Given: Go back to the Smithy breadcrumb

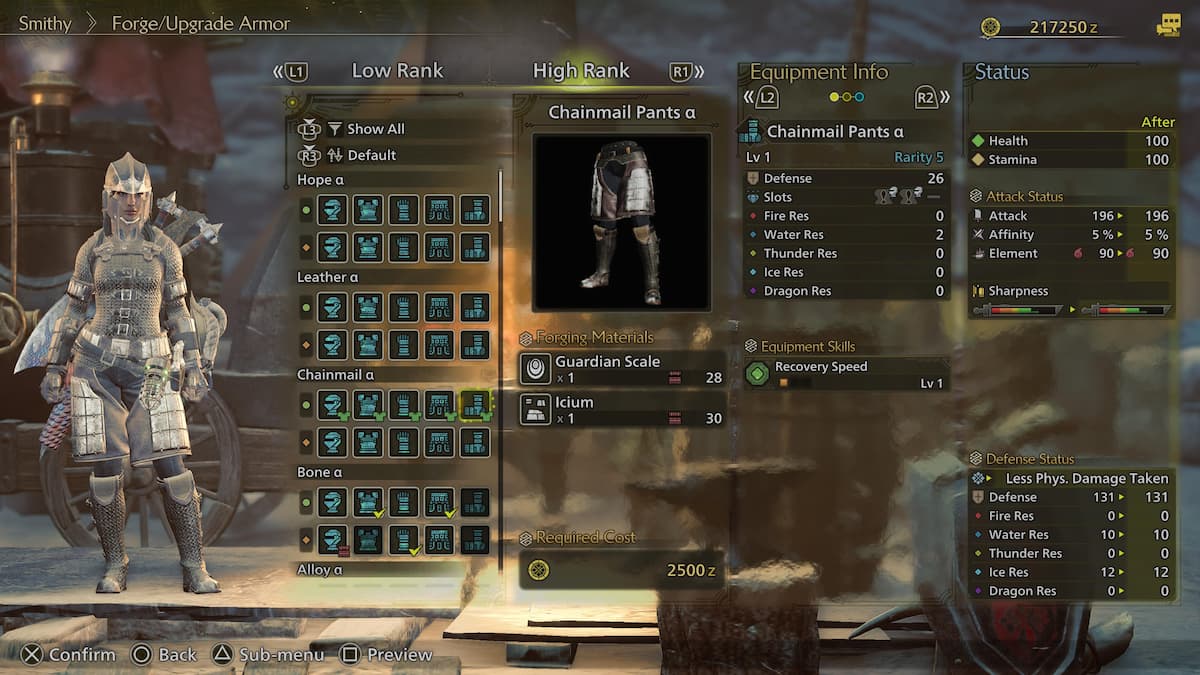Looking at the screenshot, I should tap(45, 23).
